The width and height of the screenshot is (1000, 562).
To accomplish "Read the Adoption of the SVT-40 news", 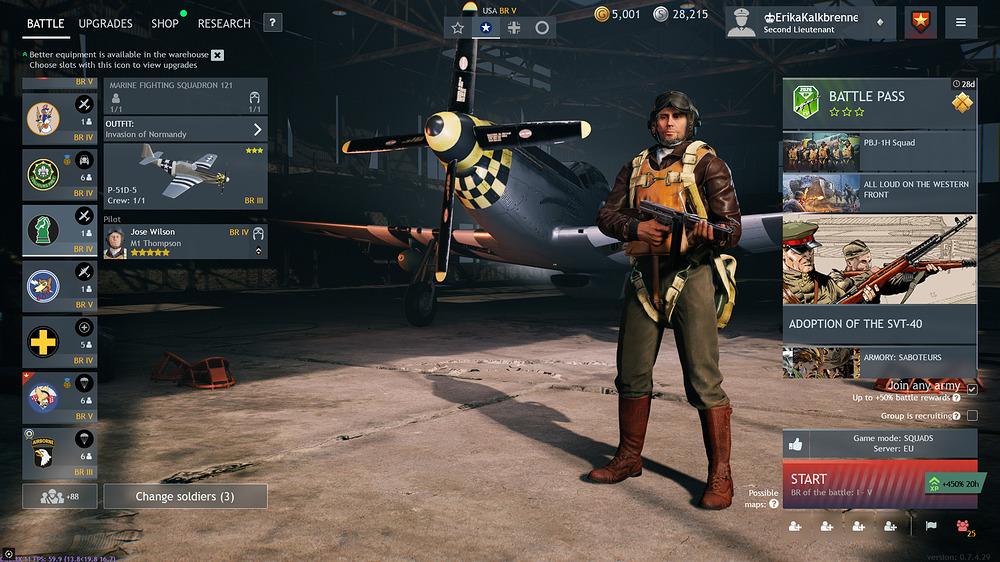I will 879,323.
